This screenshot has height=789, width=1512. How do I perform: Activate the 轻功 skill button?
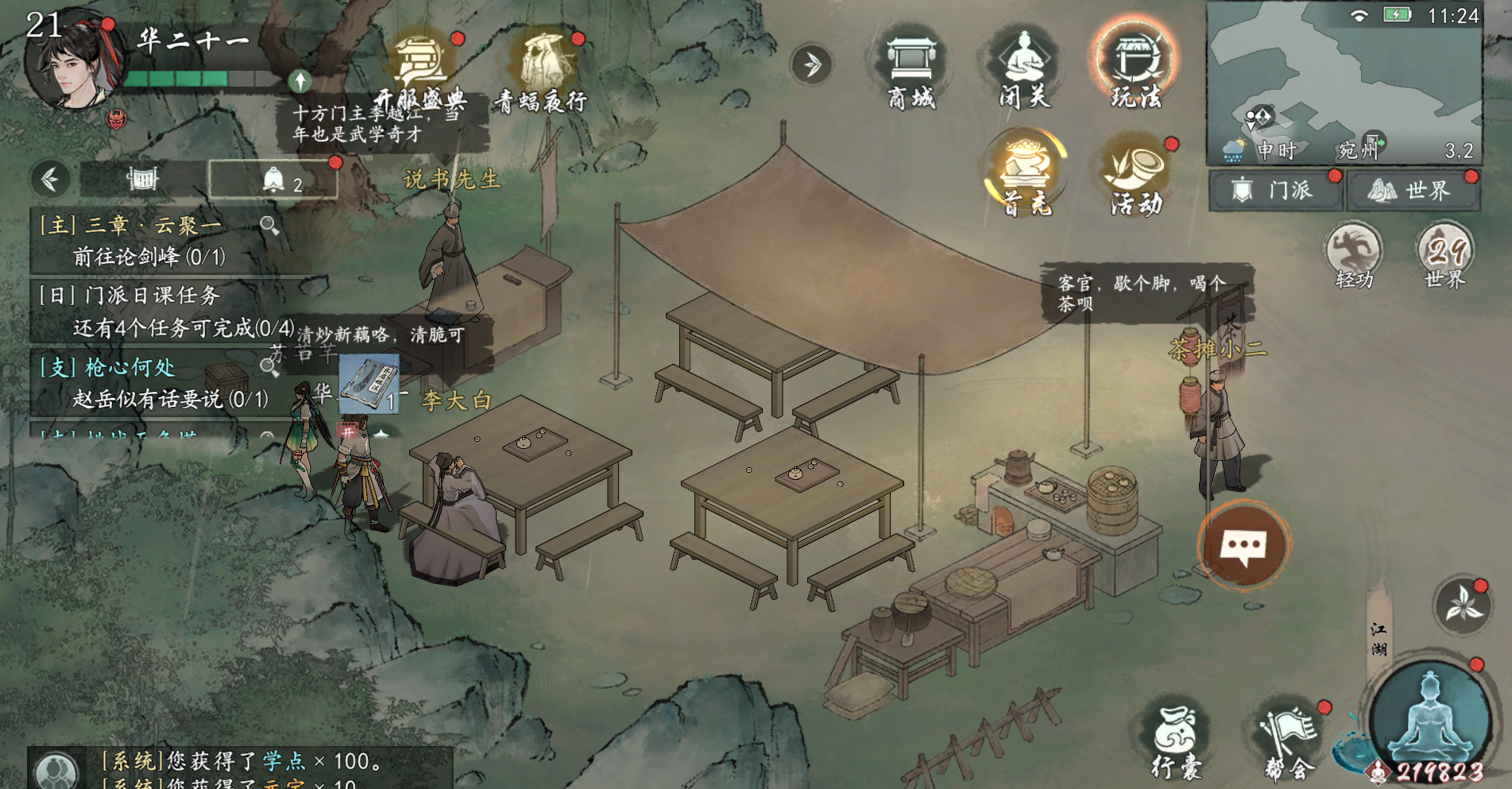tap(1354, 256)
